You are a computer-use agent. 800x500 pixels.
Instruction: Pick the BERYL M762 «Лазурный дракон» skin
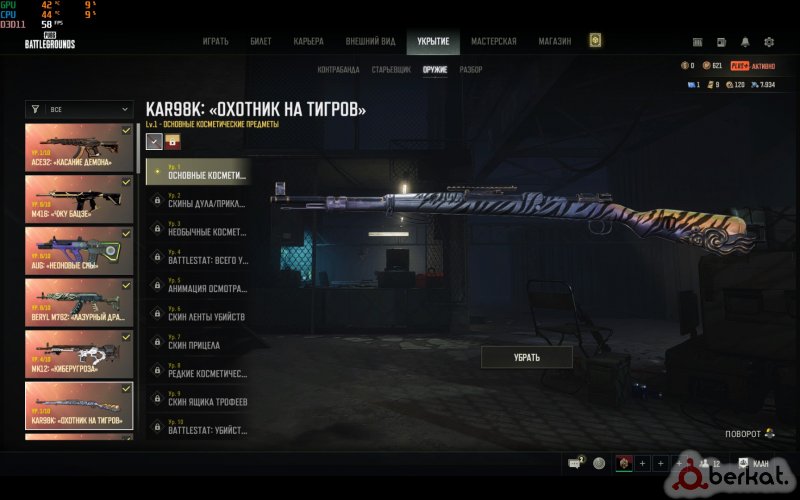point(79,301)
